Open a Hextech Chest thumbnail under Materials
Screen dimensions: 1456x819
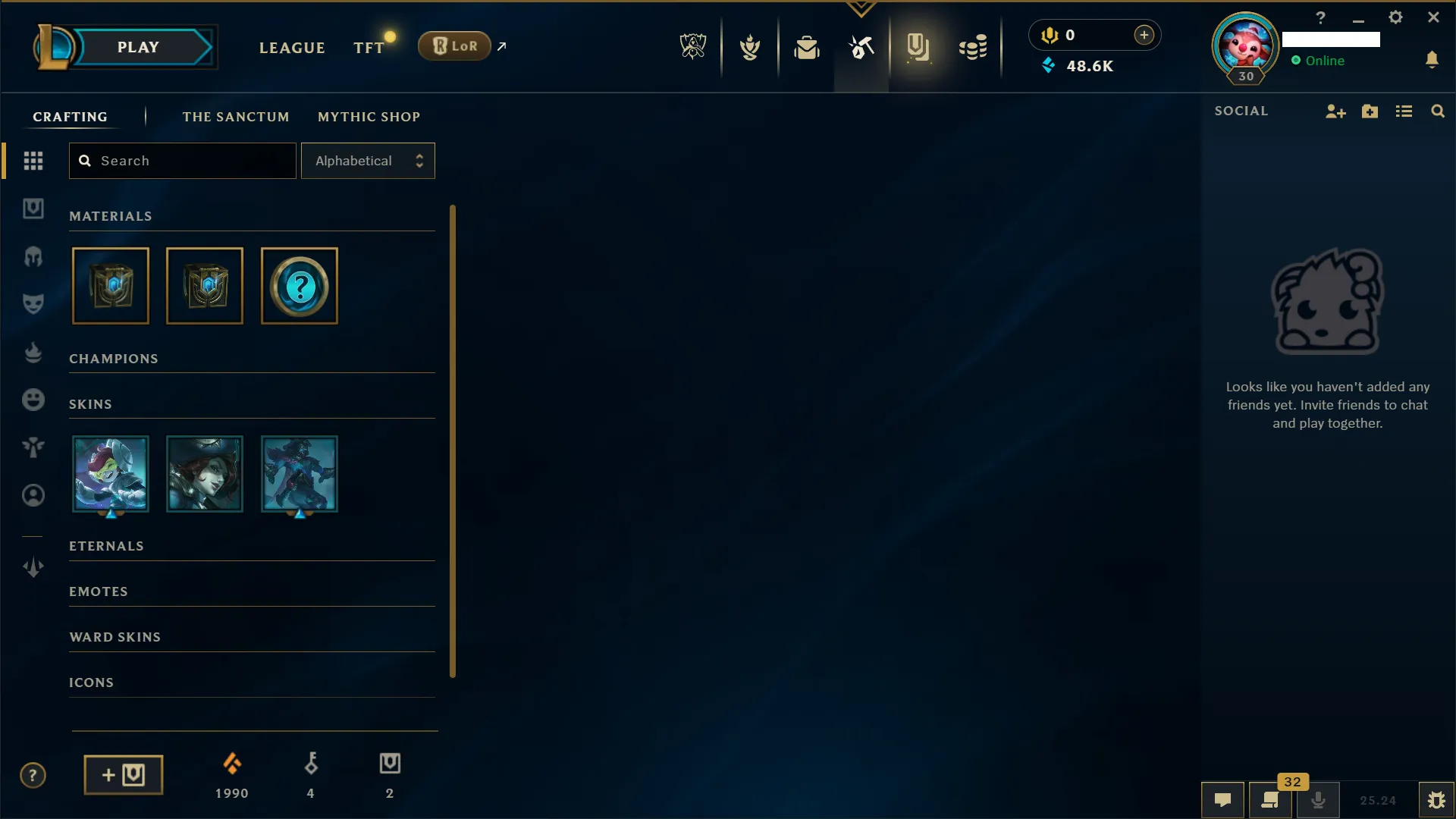(110, 286)
